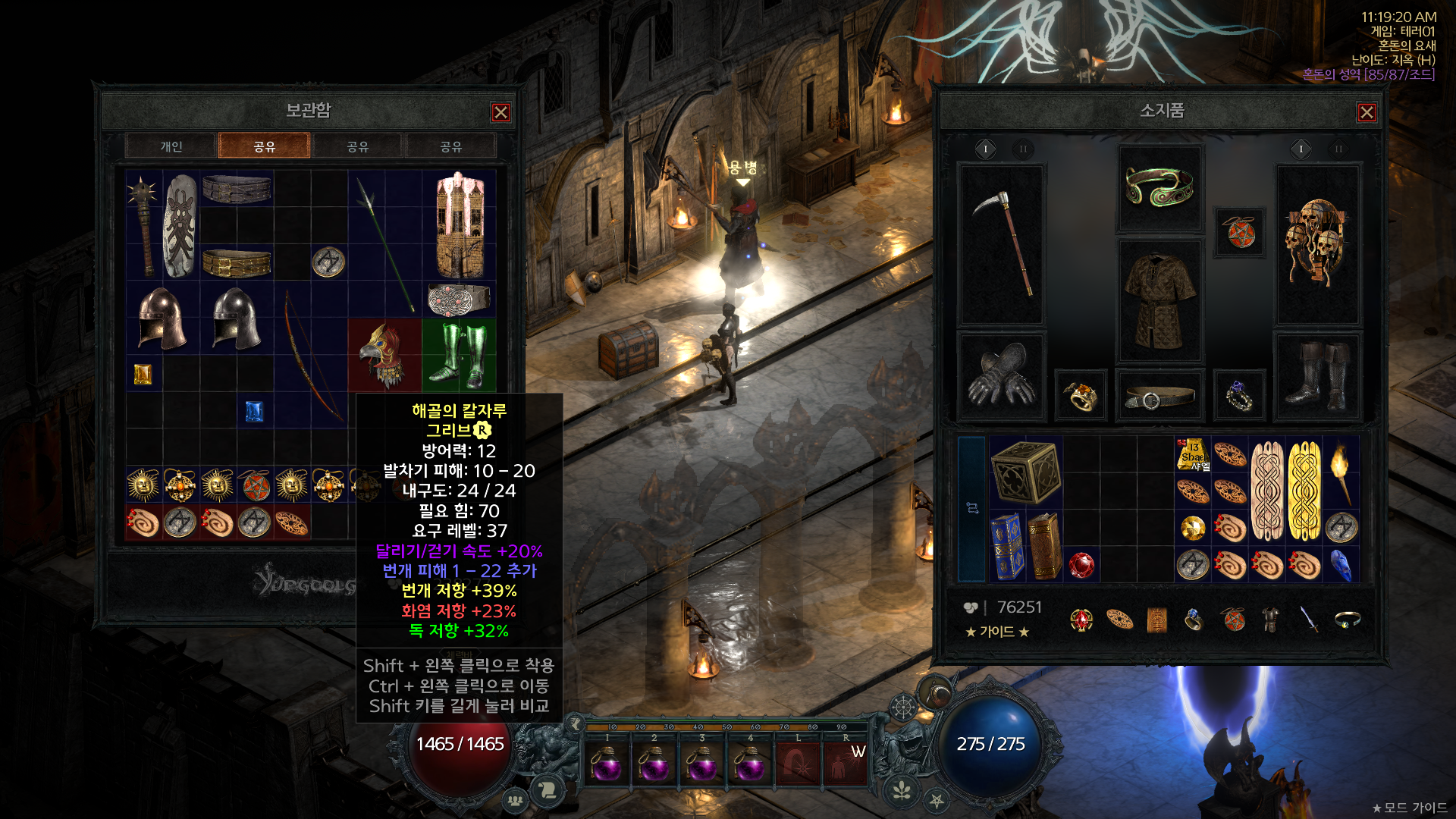Viewport: 1456px width, 819px height.
Task: Pick up the Horadric Cube in inventory
Action: (x=1025, y=472)
